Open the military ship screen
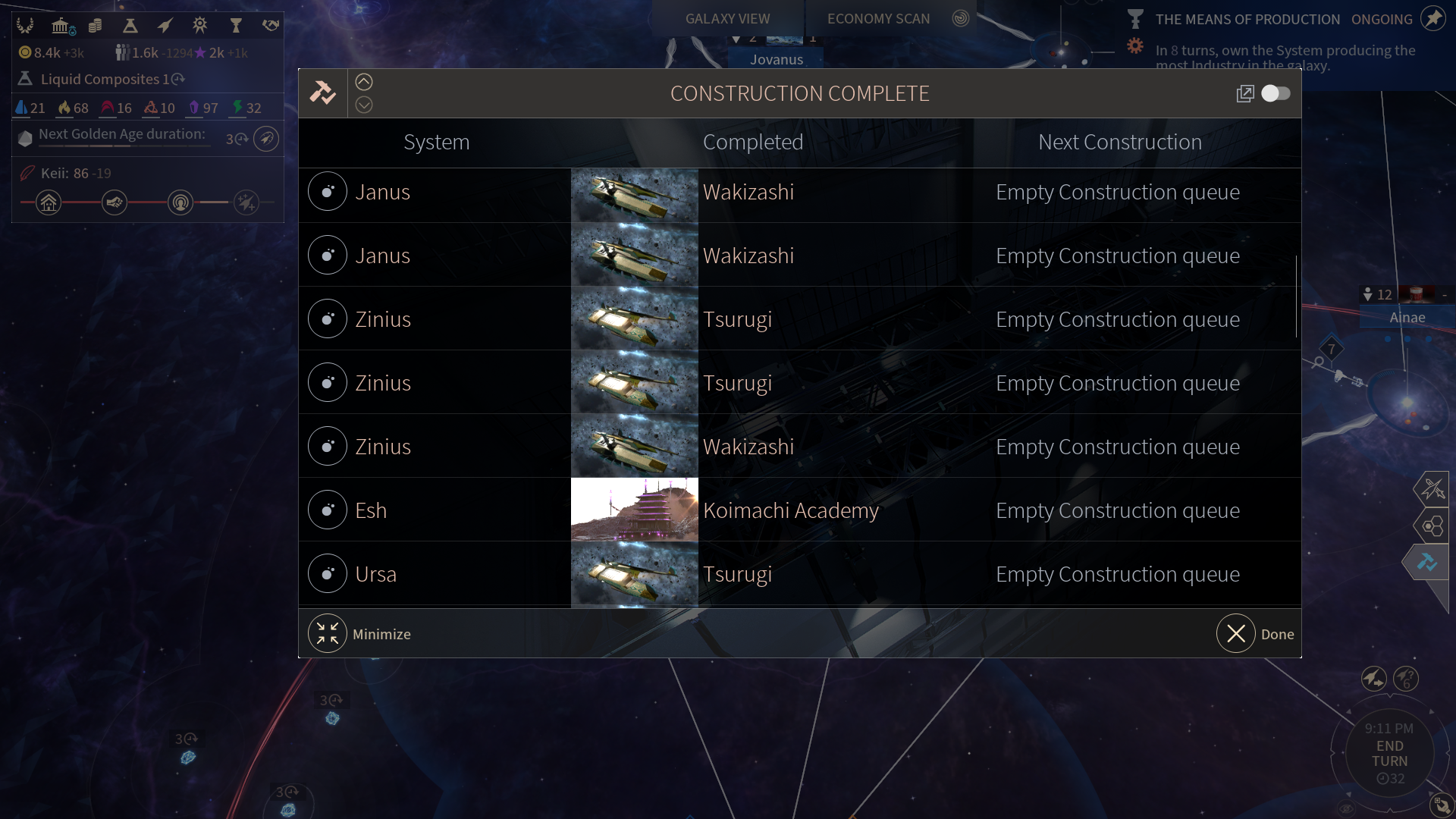Screen dimensions: 1456x819 (165, 26)
